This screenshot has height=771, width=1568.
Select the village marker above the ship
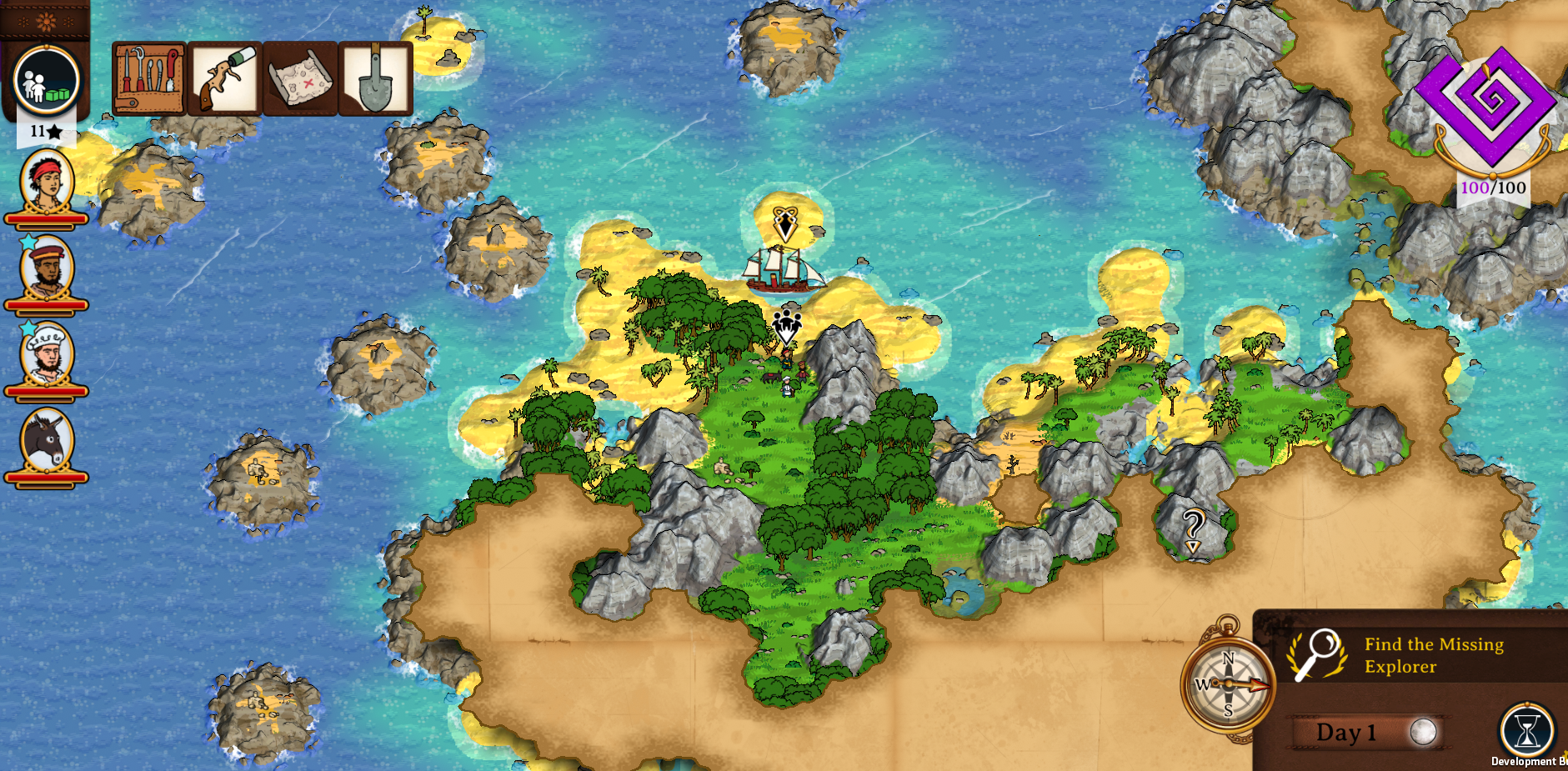tap(784, 223)
